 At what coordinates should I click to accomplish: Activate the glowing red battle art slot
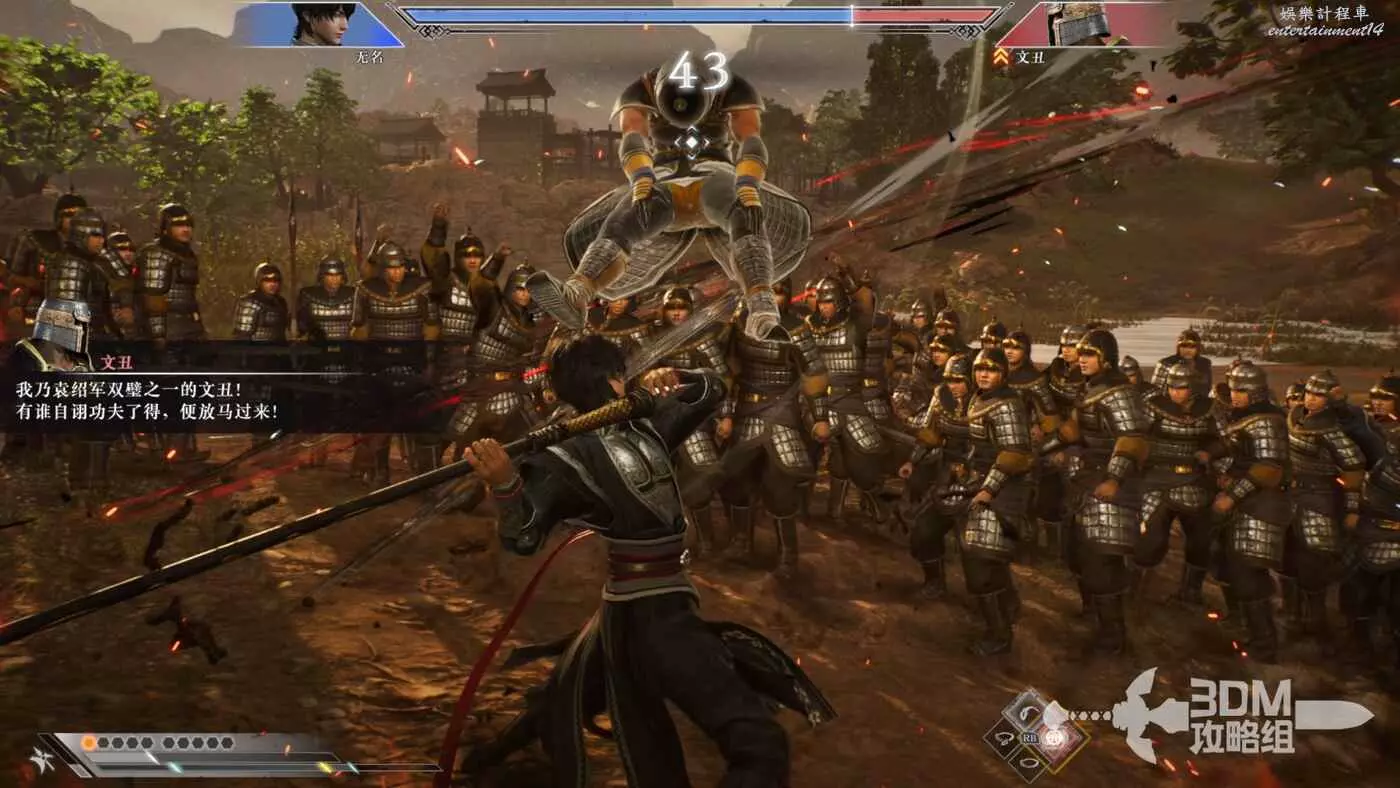click(1062, 740)
